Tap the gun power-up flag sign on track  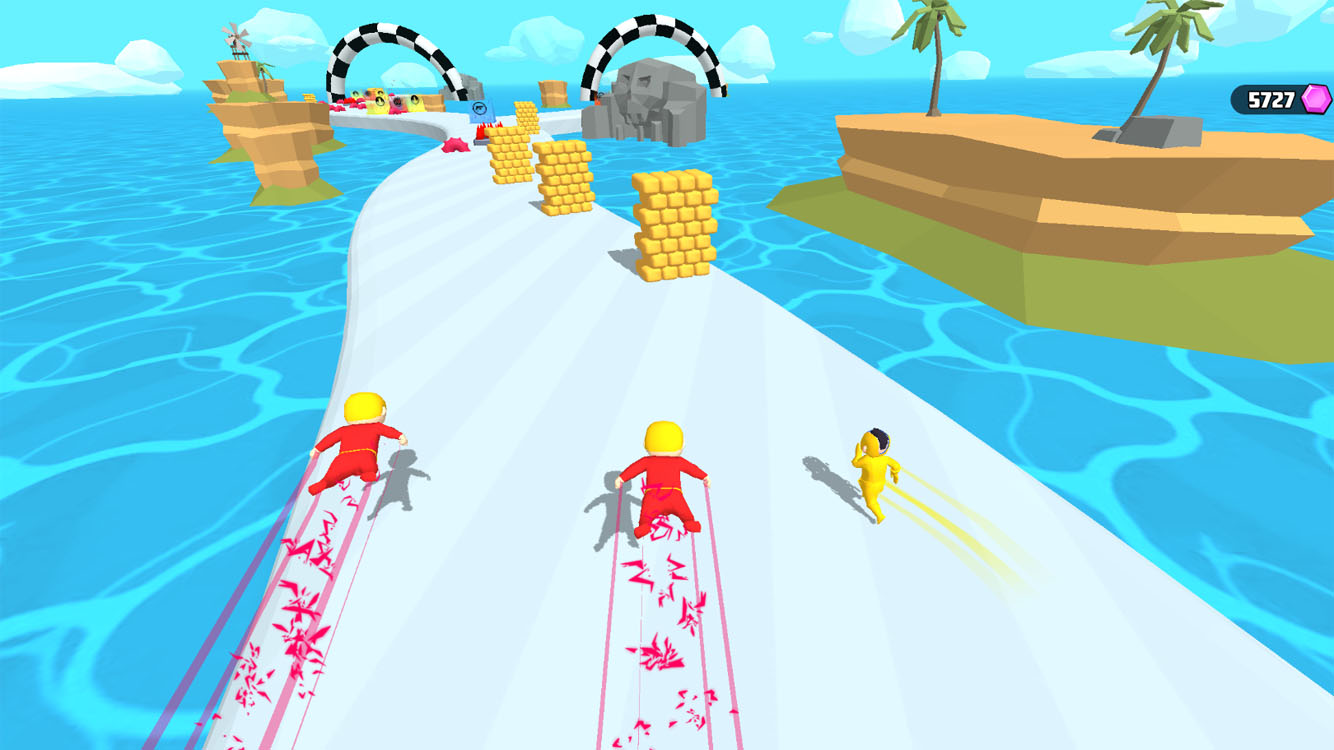(x=481, y=112)
